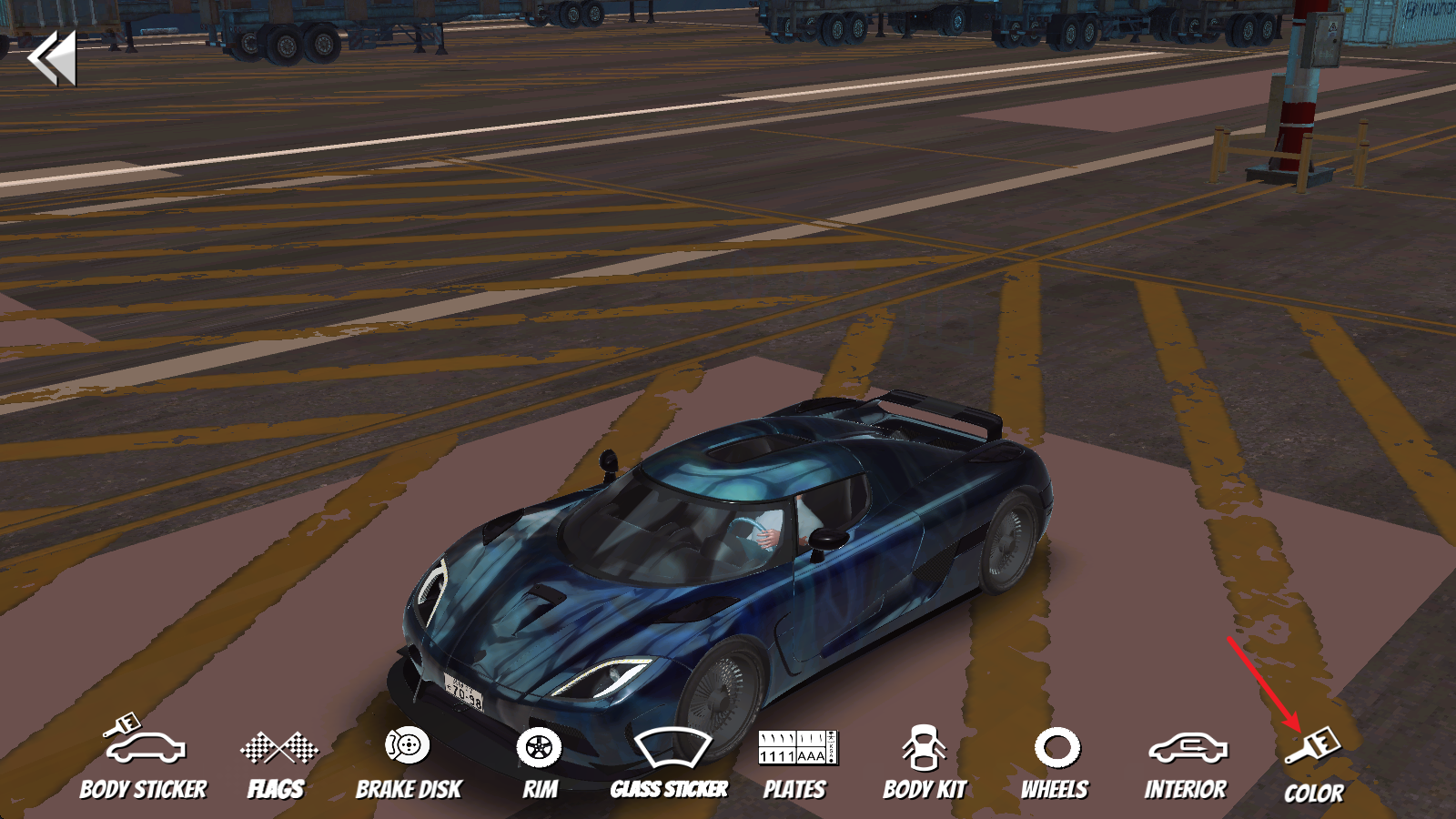This screenshot has height=819, width=1456.
Task: Choose the Wheels category
Action: (x=1056, y=763)
